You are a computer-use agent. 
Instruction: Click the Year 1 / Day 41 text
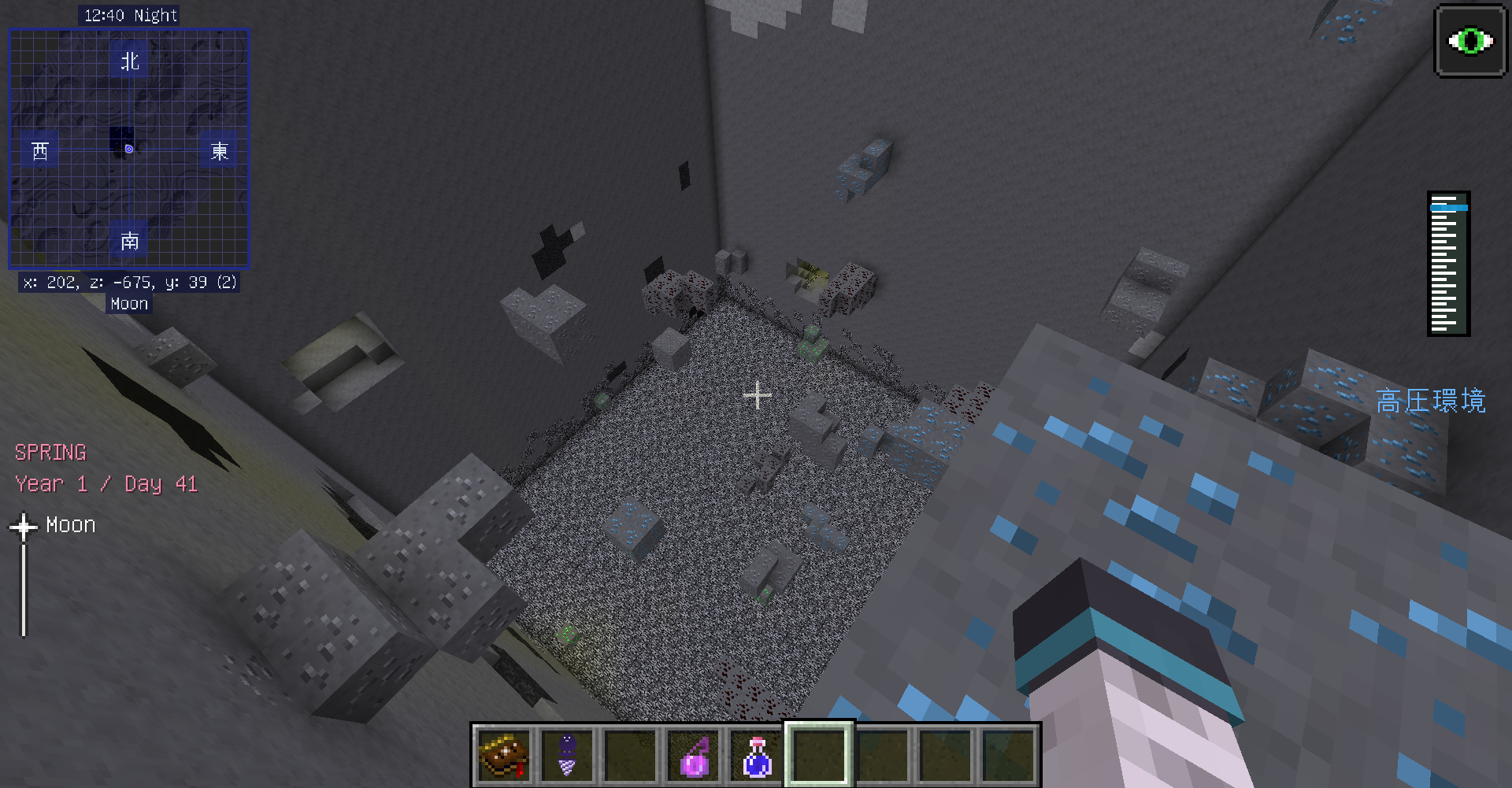(106, 484)
